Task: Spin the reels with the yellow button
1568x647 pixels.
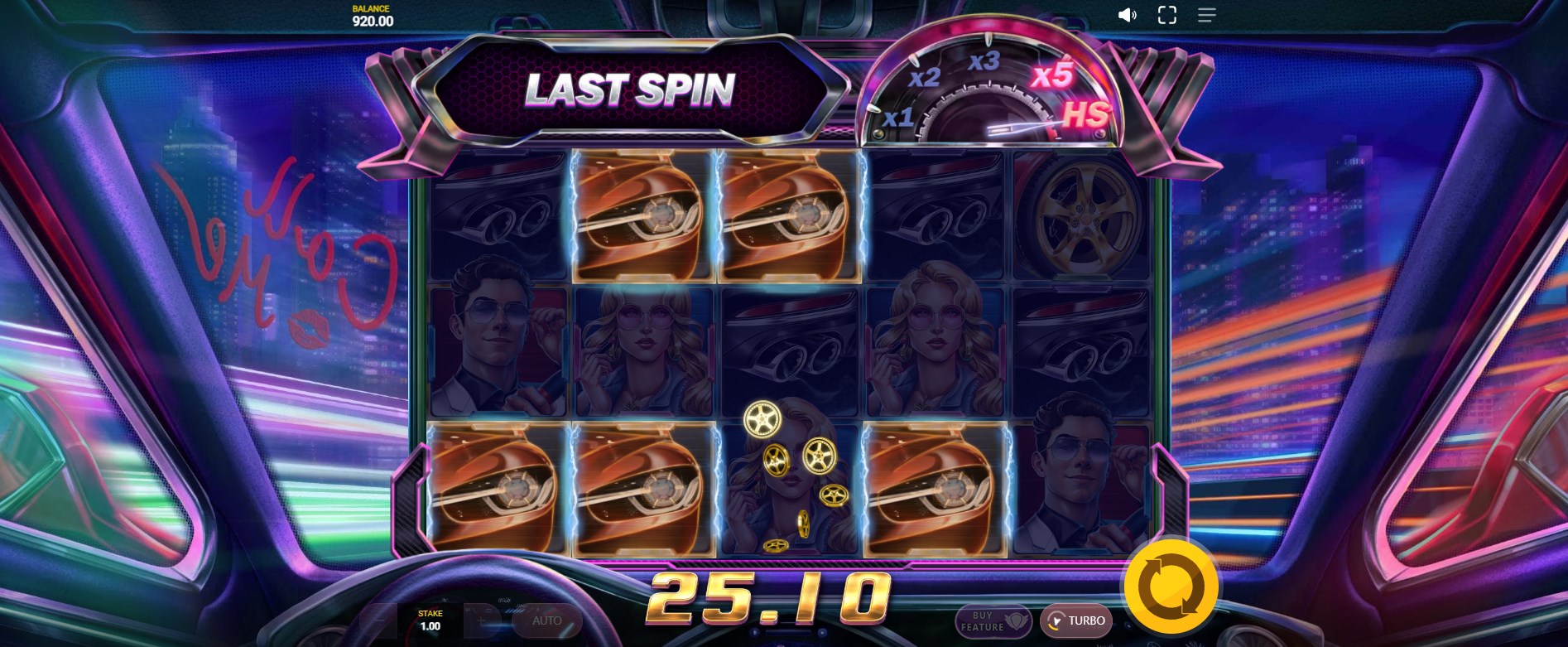Action: pyautogui.click(x=1171, y=587)
